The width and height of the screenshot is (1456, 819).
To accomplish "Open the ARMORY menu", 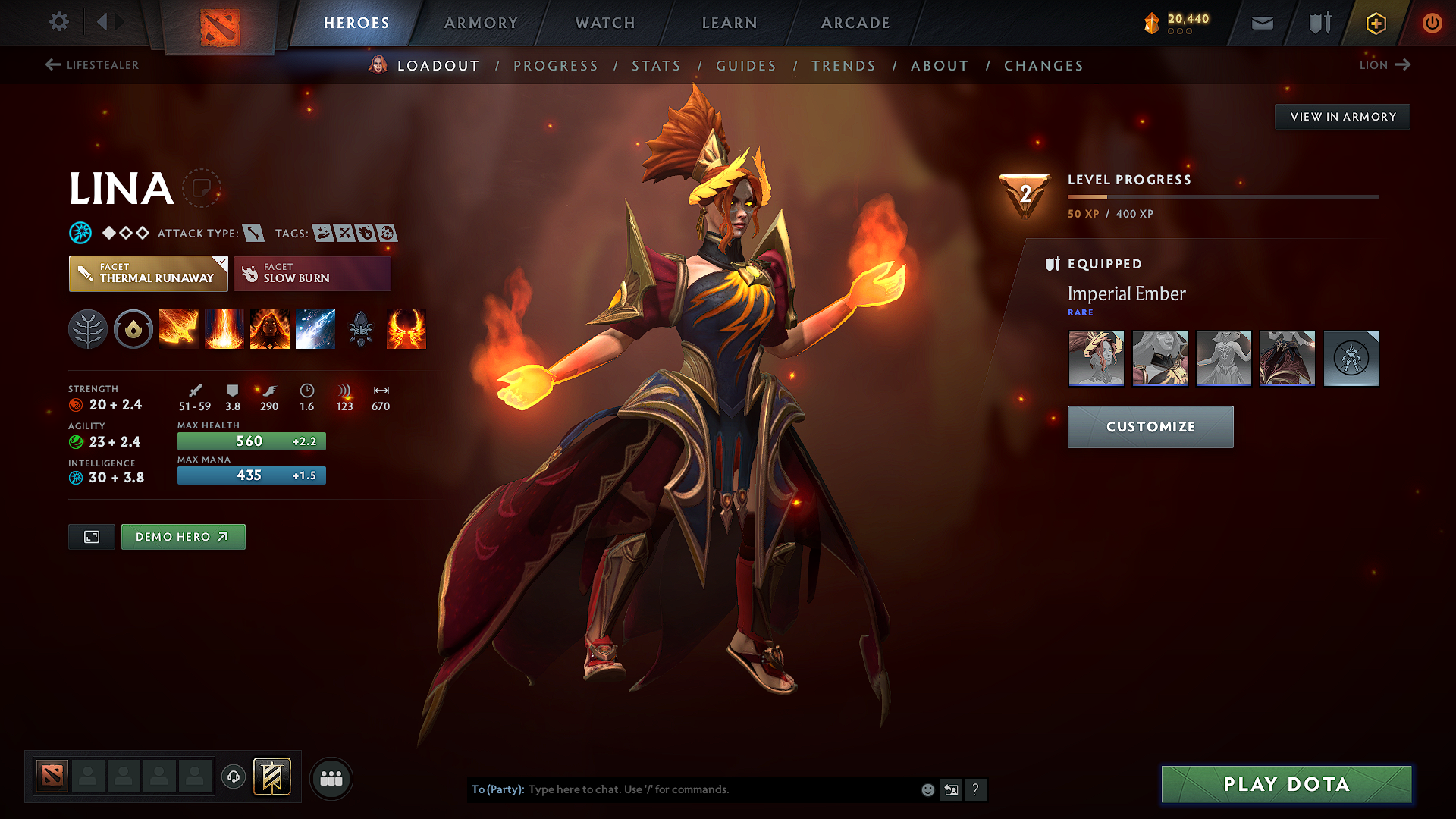I will coord(480,23).
